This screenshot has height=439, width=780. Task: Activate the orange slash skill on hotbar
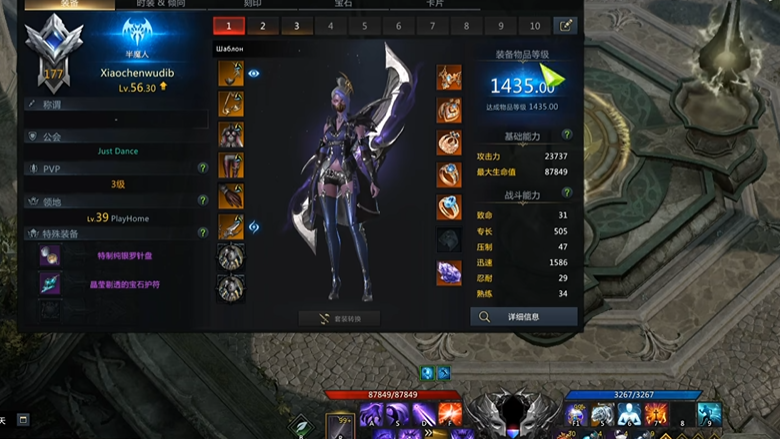pos(449,413)
